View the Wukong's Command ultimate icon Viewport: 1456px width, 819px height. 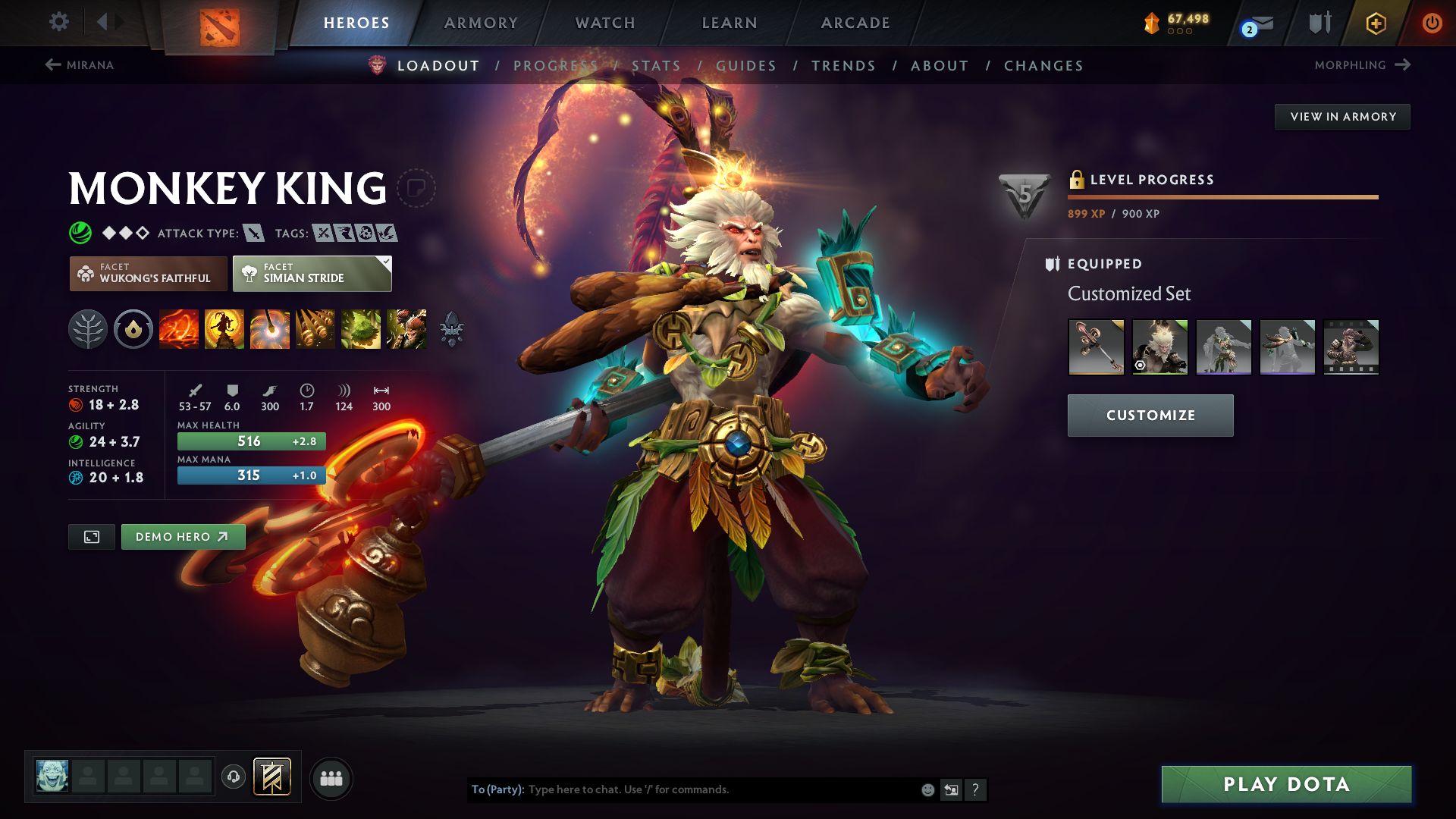[x=406, y=328]
